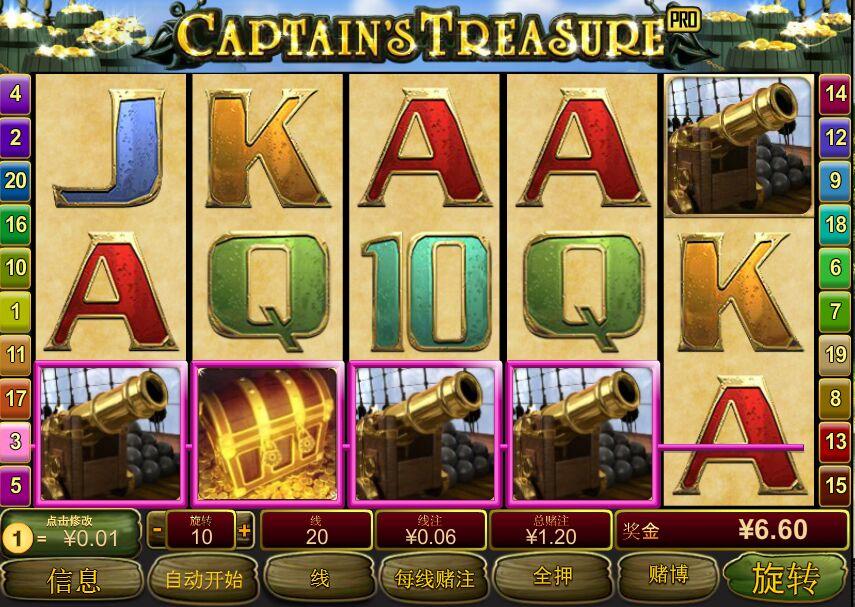Gamble winnings with 赌博 button

coord(663,578)
